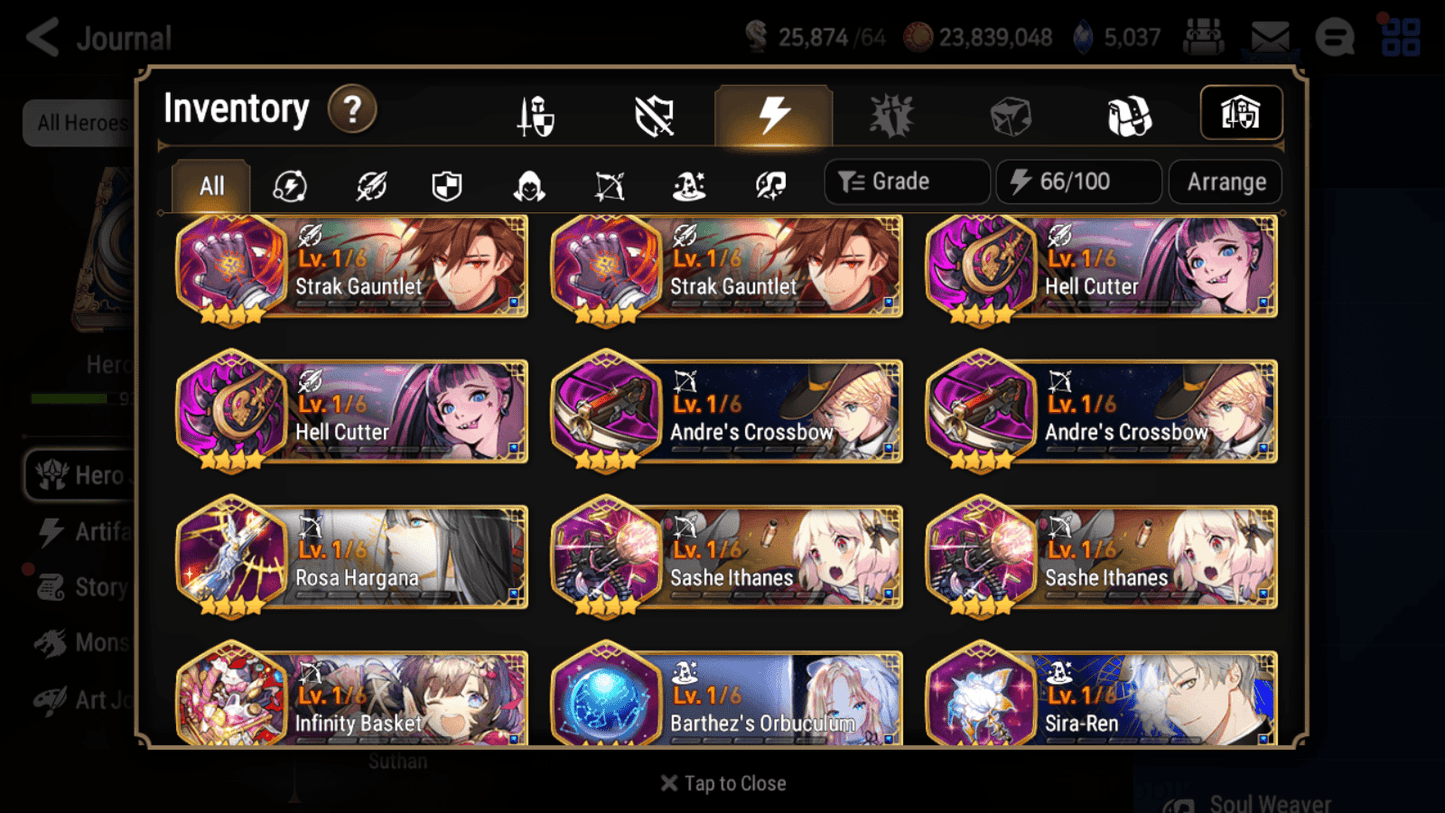Tap to Close the inventory popup
Screen dimensions: 1445x813
coord(722,783)
